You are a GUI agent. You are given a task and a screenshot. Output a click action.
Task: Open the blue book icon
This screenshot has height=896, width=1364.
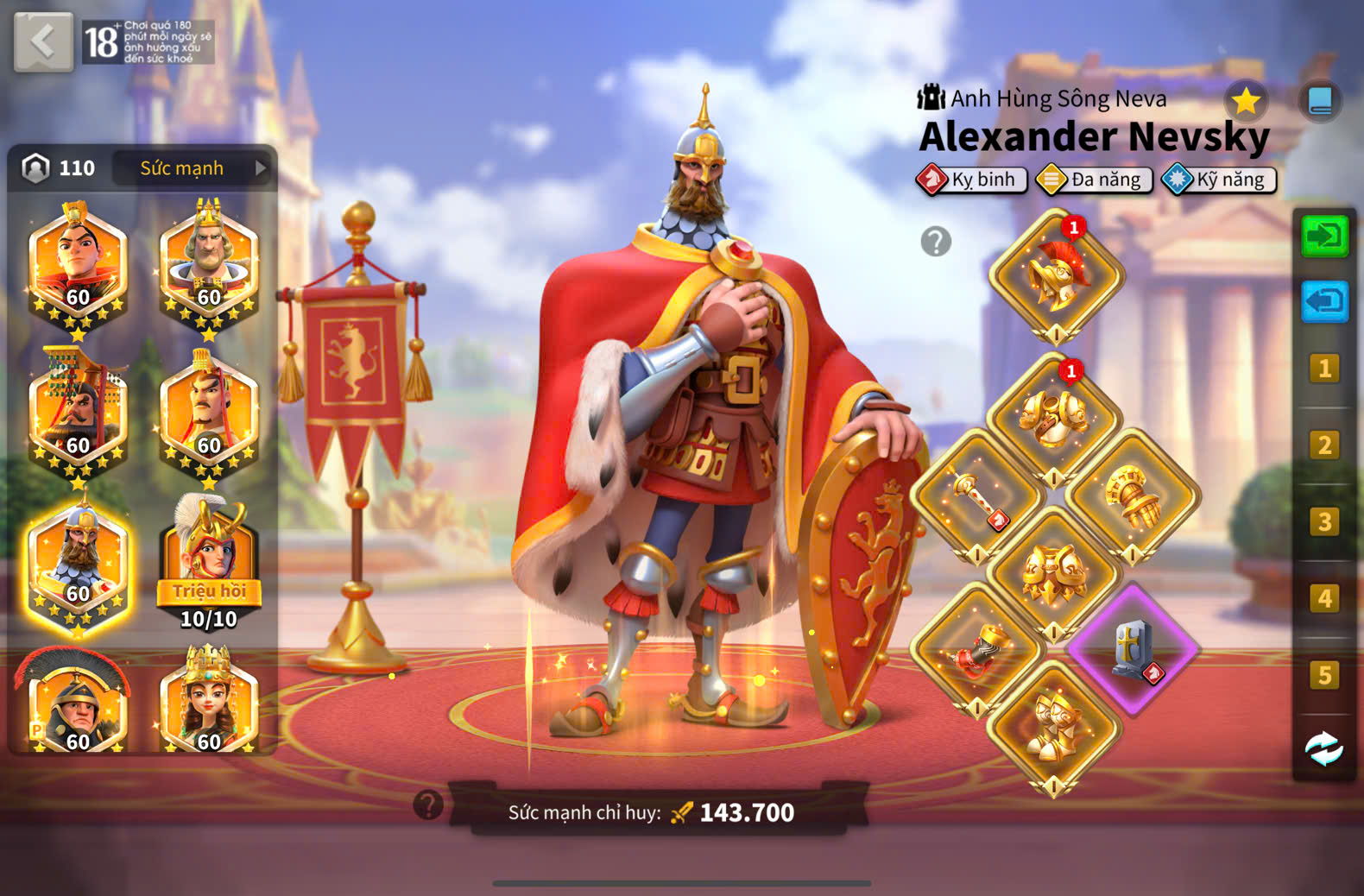(x=1319, y=102)
